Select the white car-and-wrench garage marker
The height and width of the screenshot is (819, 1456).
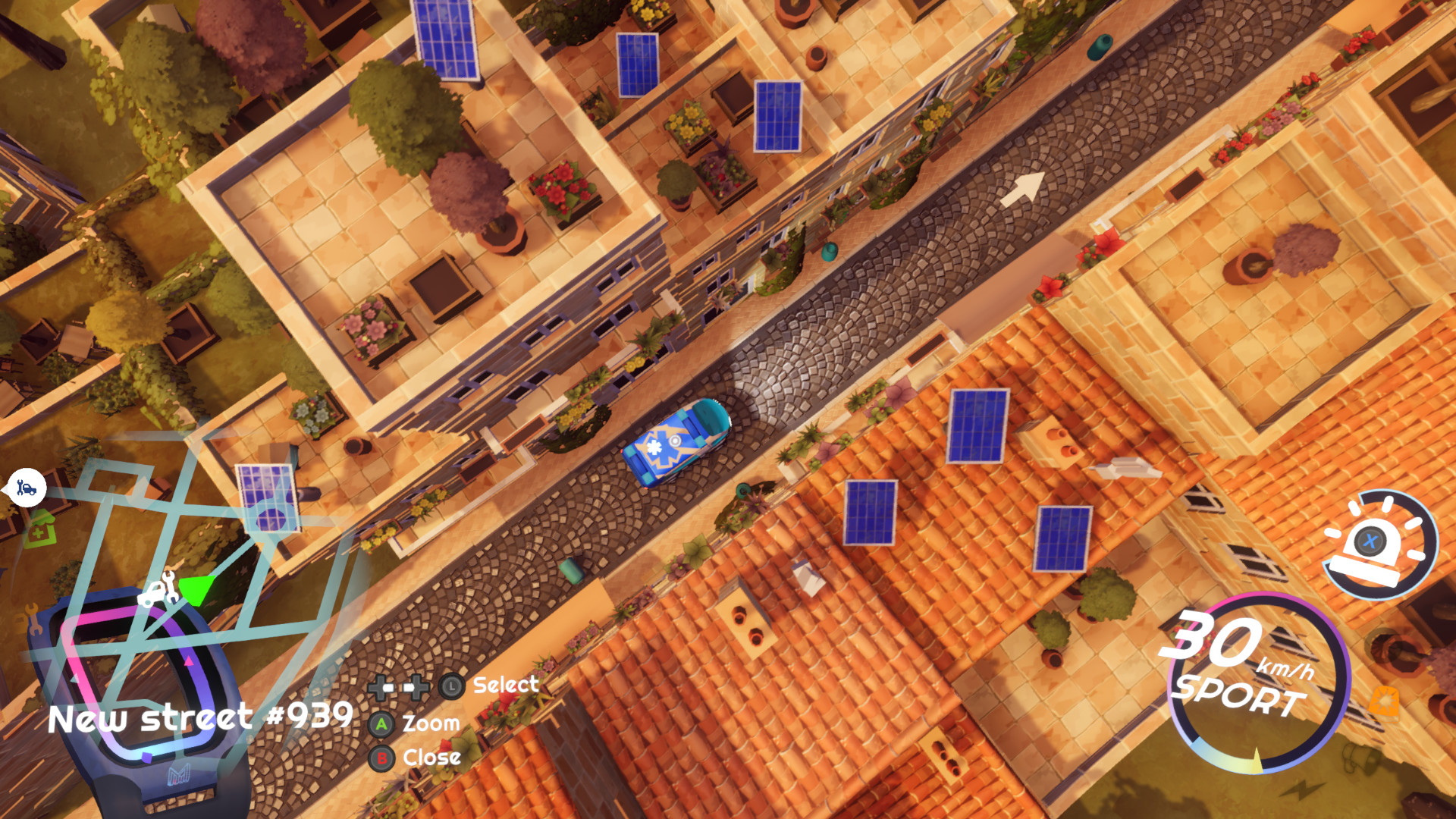[158, 589]
